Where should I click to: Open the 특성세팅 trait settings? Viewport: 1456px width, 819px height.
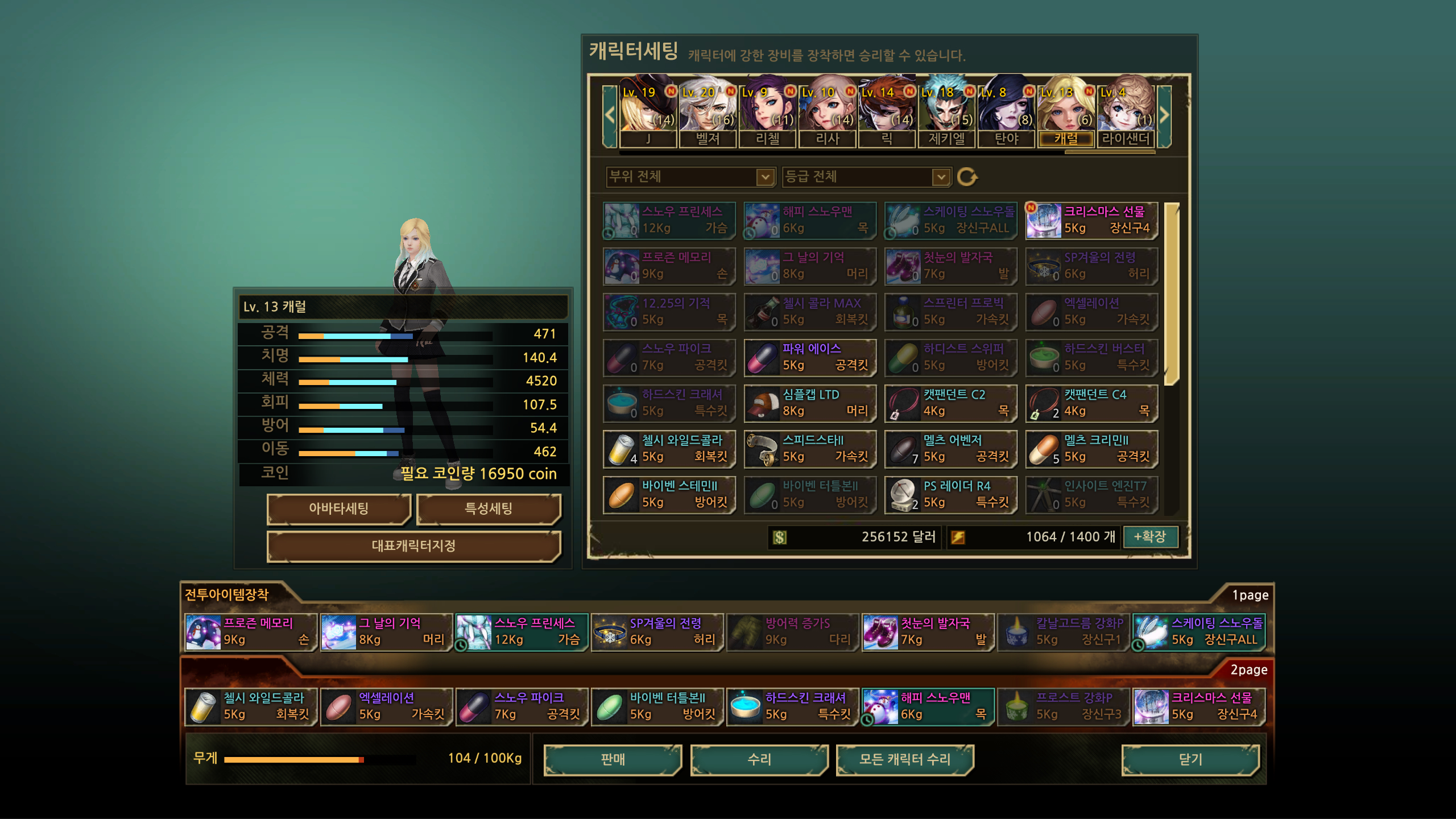pyautogui.click(x=489, y=508)
